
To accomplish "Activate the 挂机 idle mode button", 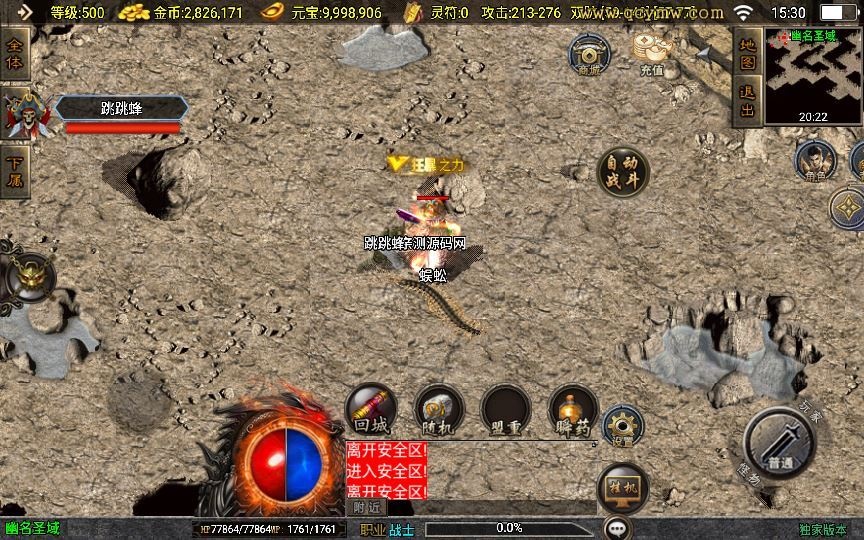I will pyautogui.click(x=622, y=489).
